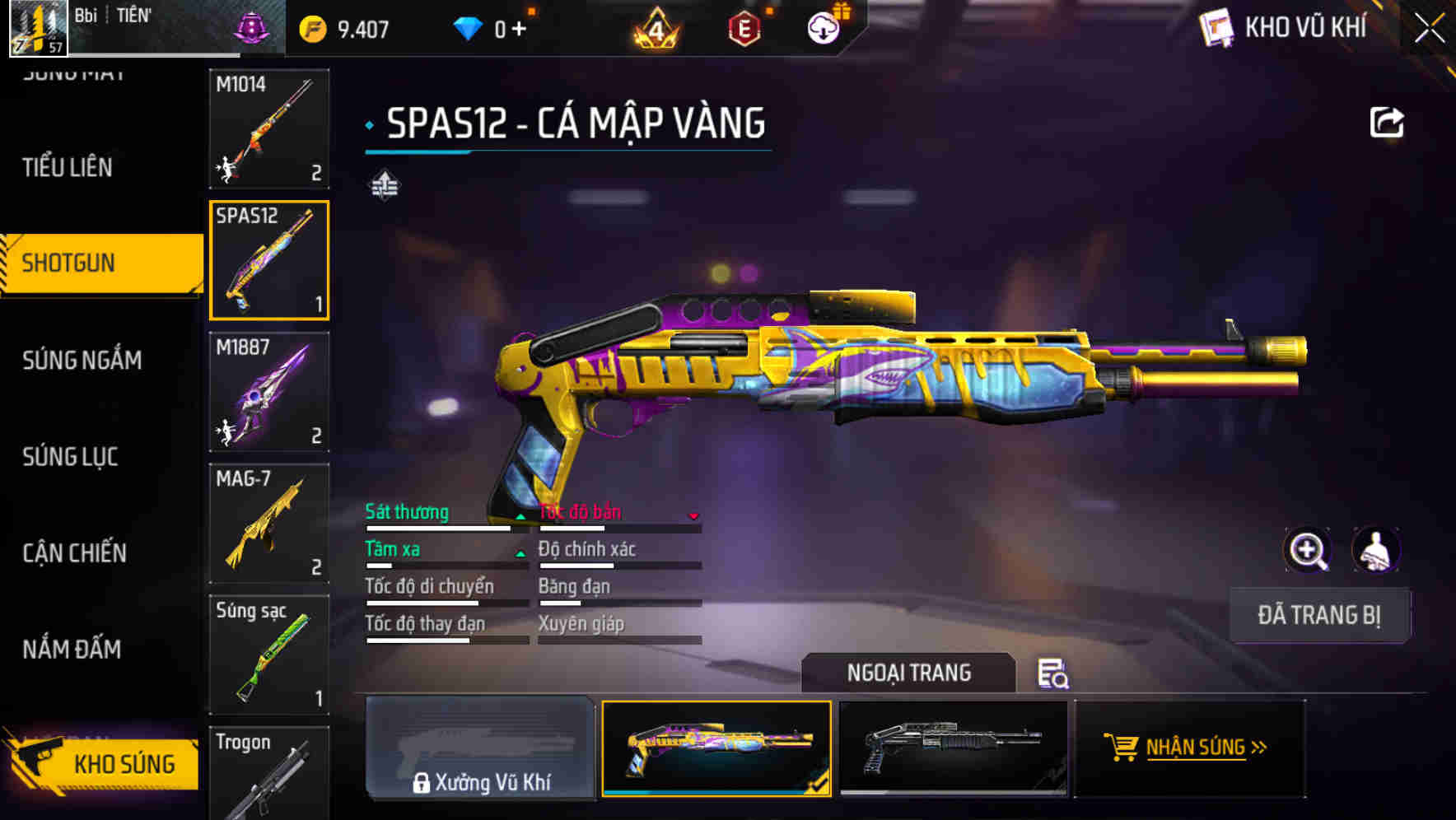Close the weapon vault screen
Screen dimensions: 1456x820
pyautogui.click(x=1430, y=28)
